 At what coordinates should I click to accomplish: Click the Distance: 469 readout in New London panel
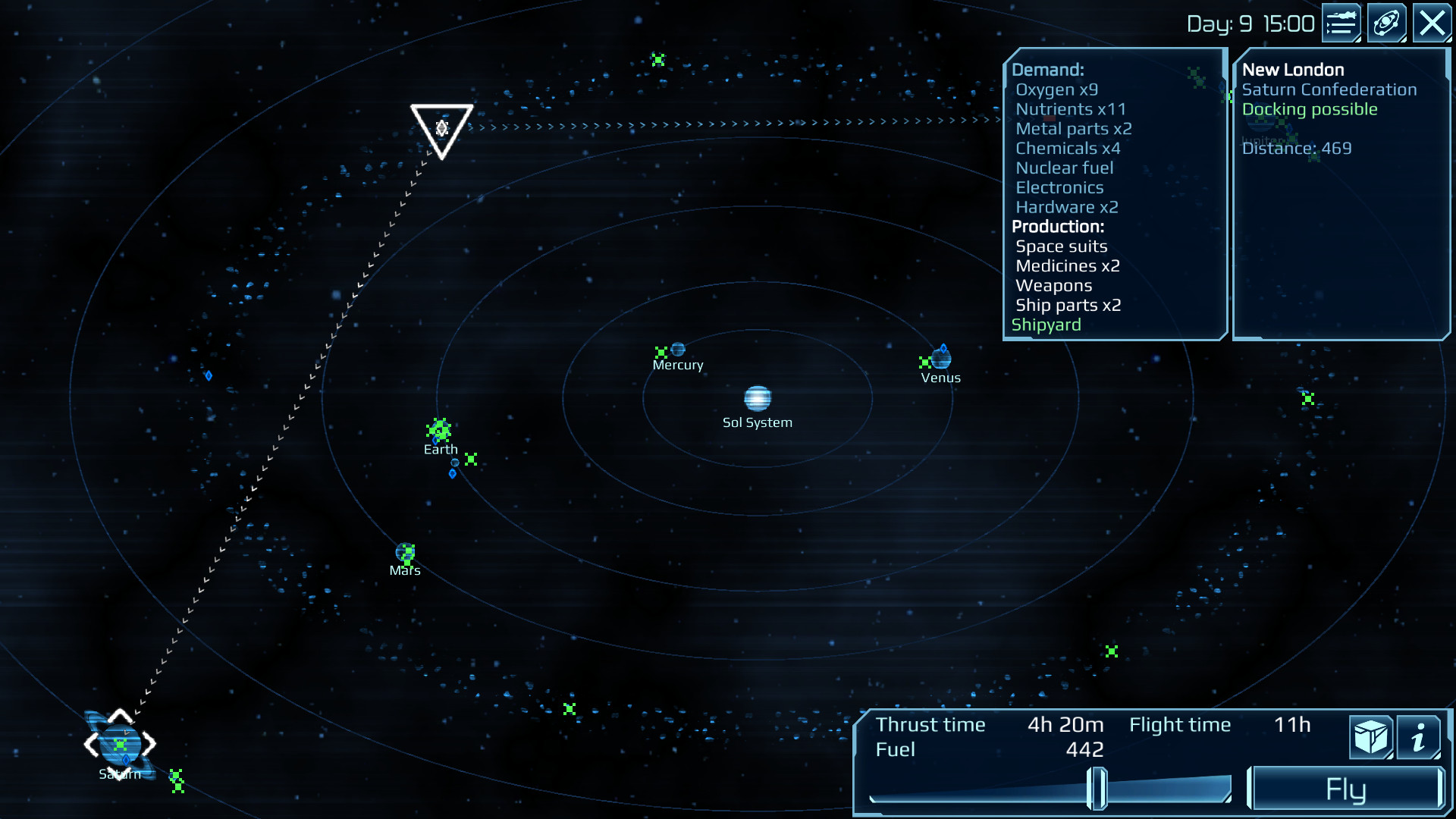(x=1296, y=149)
